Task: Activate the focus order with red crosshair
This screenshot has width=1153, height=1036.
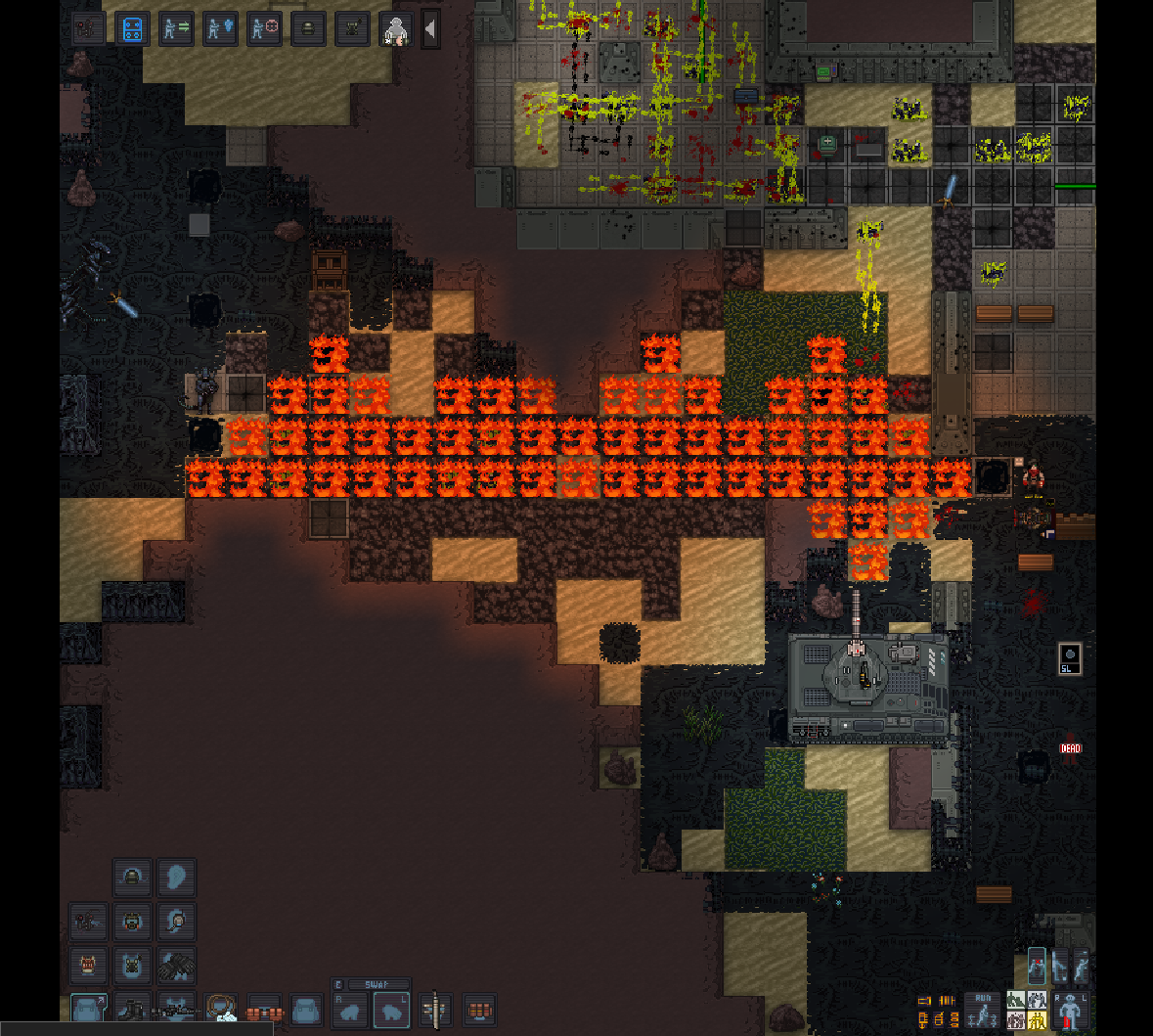Action: point(264,28)
